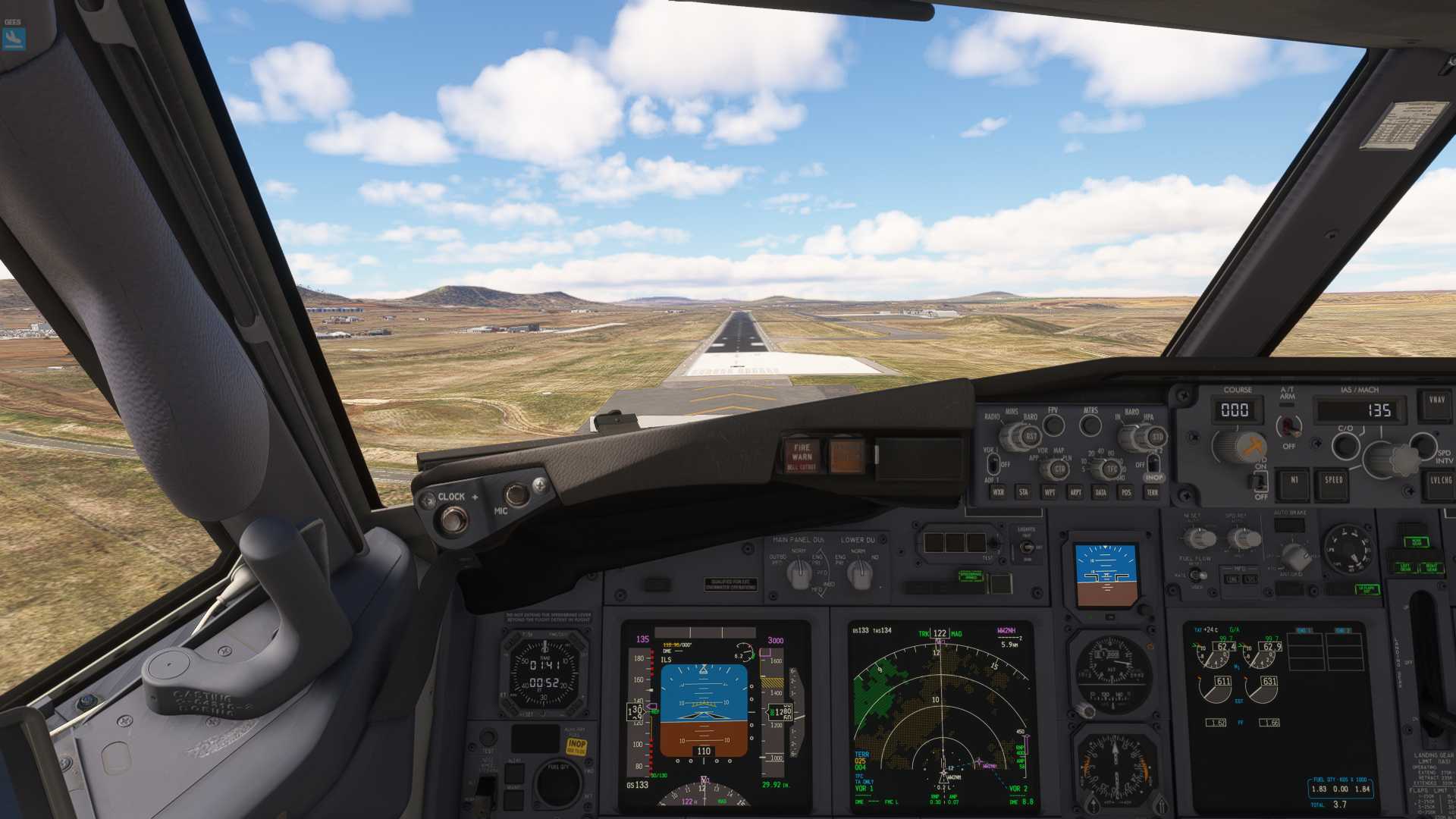Toggle the ARPT airports map button

point(1075,492)
